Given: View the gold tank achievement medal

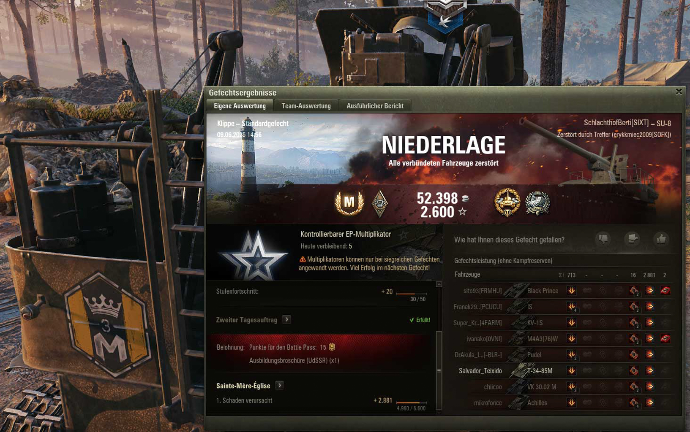Looking at the screenshot, I should point(507,200).
